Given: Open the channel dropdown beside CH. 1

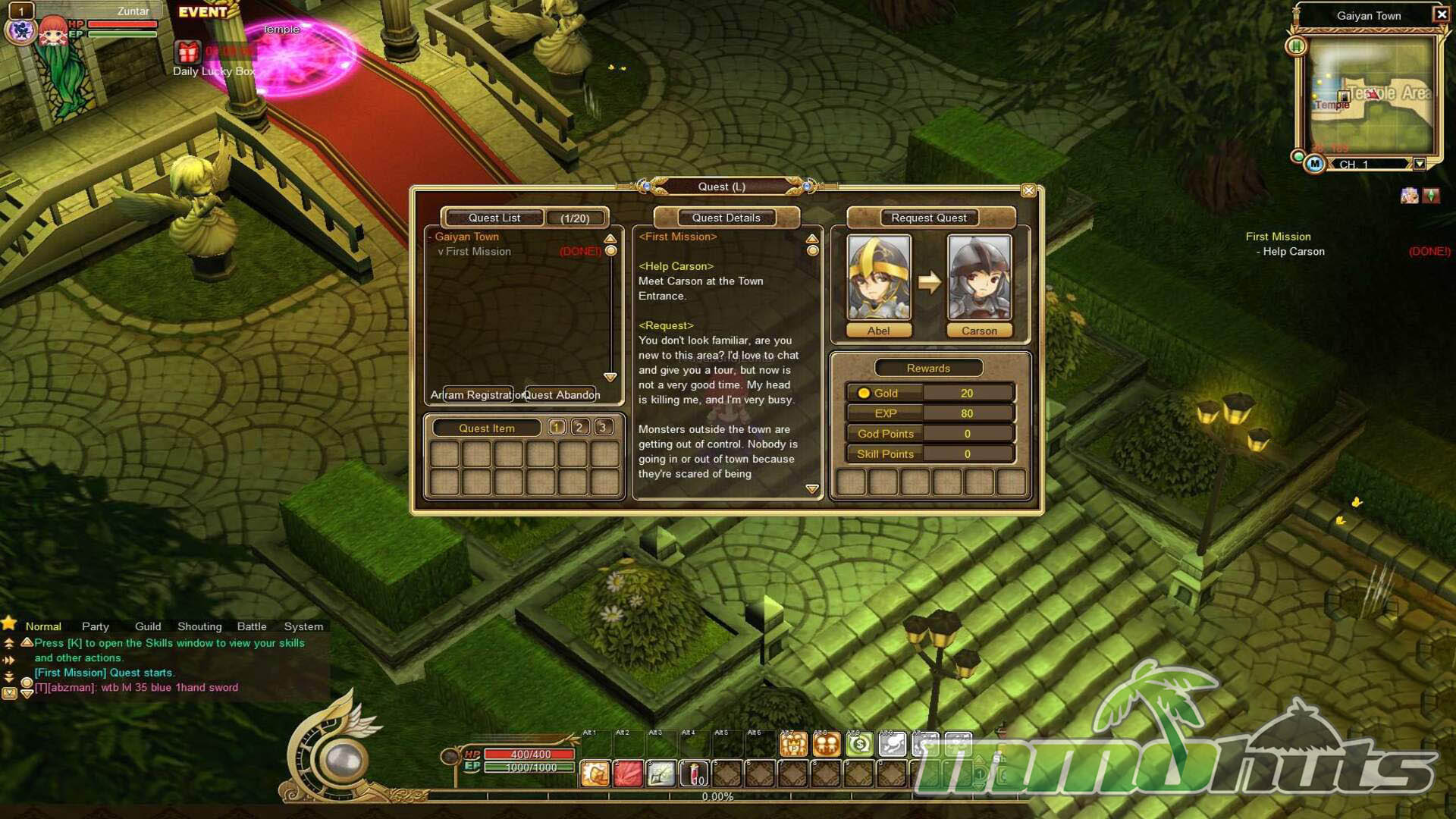Looking at the screenshot, I should pyautogui.click(x=1419, y=164).
